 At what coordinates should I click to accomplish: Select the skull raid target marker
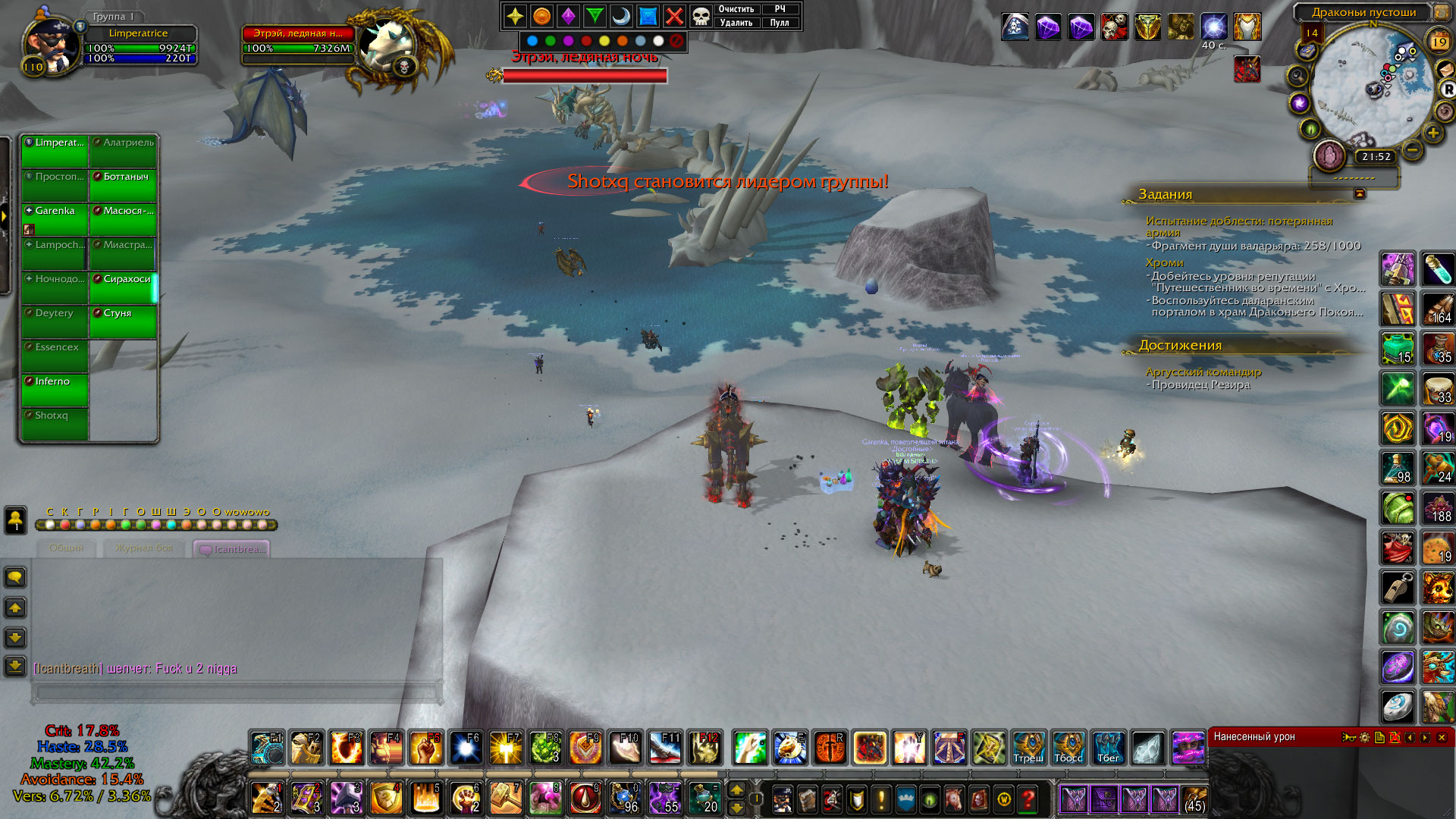(701, 16)
